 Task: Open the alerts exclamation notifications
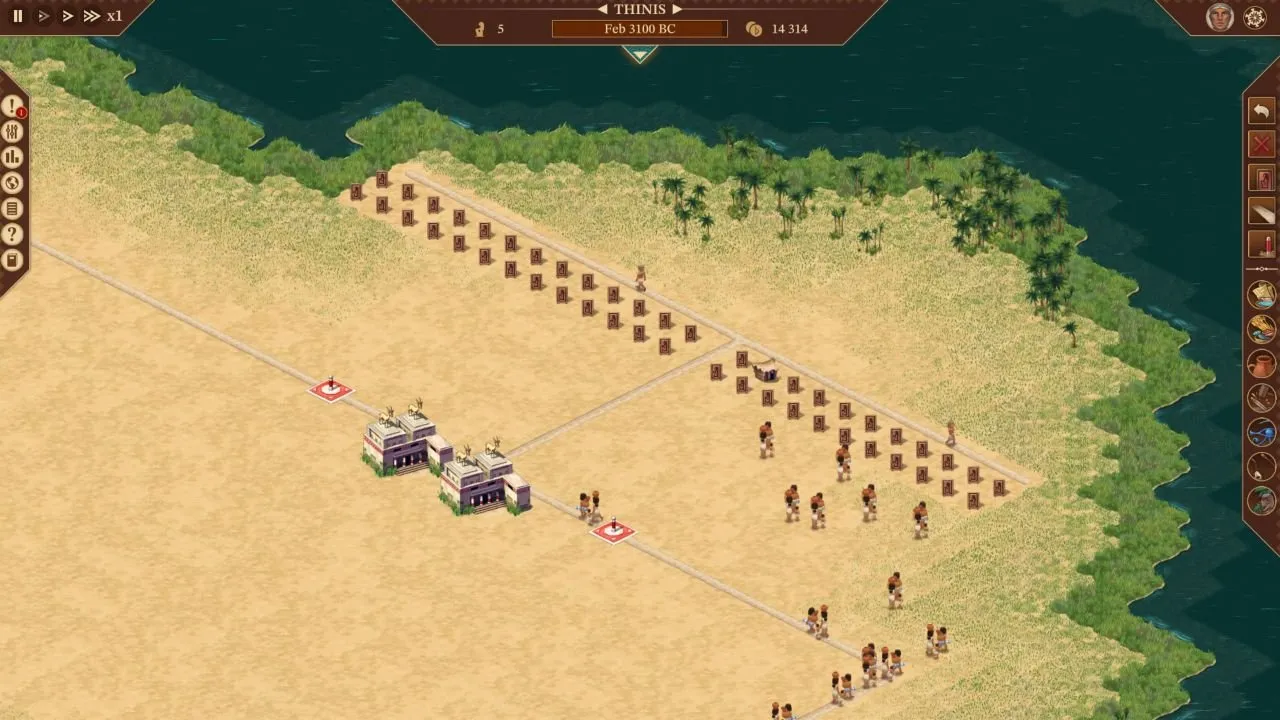tap(13, 106)
